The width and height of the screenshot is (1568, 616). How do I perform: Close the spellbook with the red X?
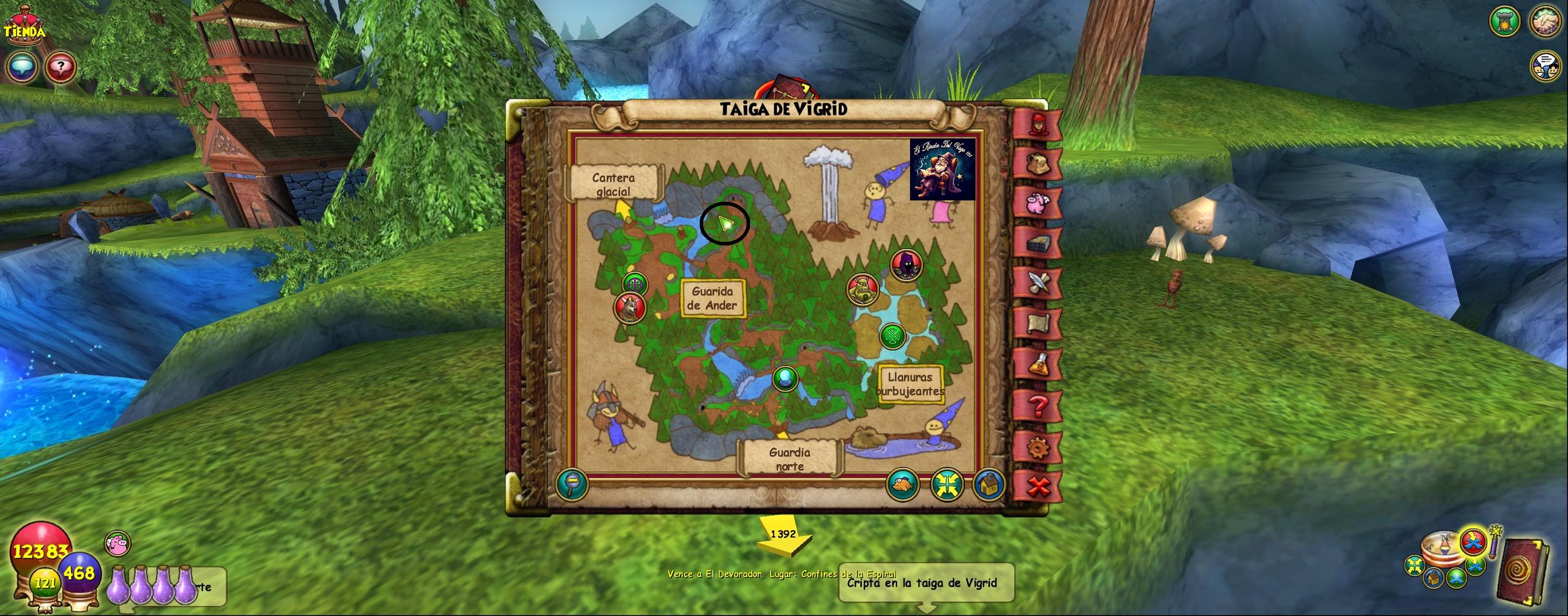click(1038, 487)
